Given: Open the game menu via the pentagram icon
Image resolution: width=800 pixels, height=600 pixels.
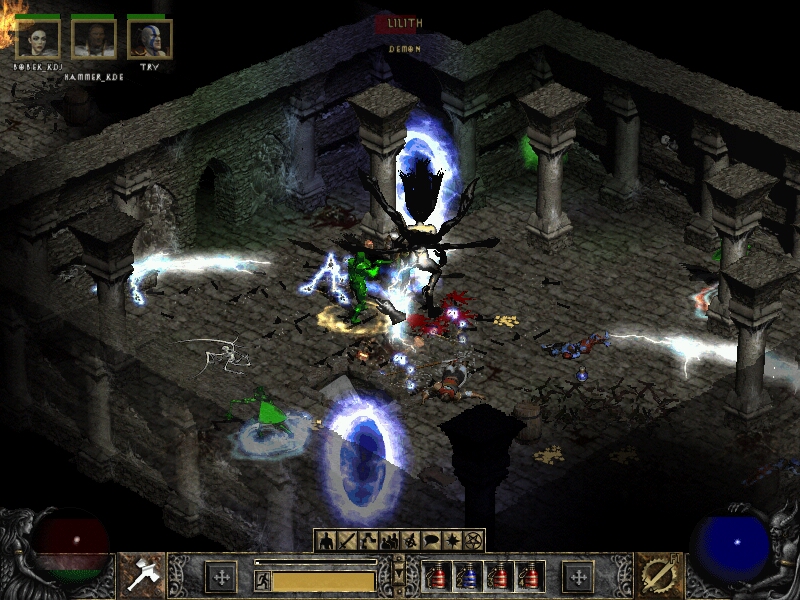Looking at the screenshot, I should click(x=473, y=541).
